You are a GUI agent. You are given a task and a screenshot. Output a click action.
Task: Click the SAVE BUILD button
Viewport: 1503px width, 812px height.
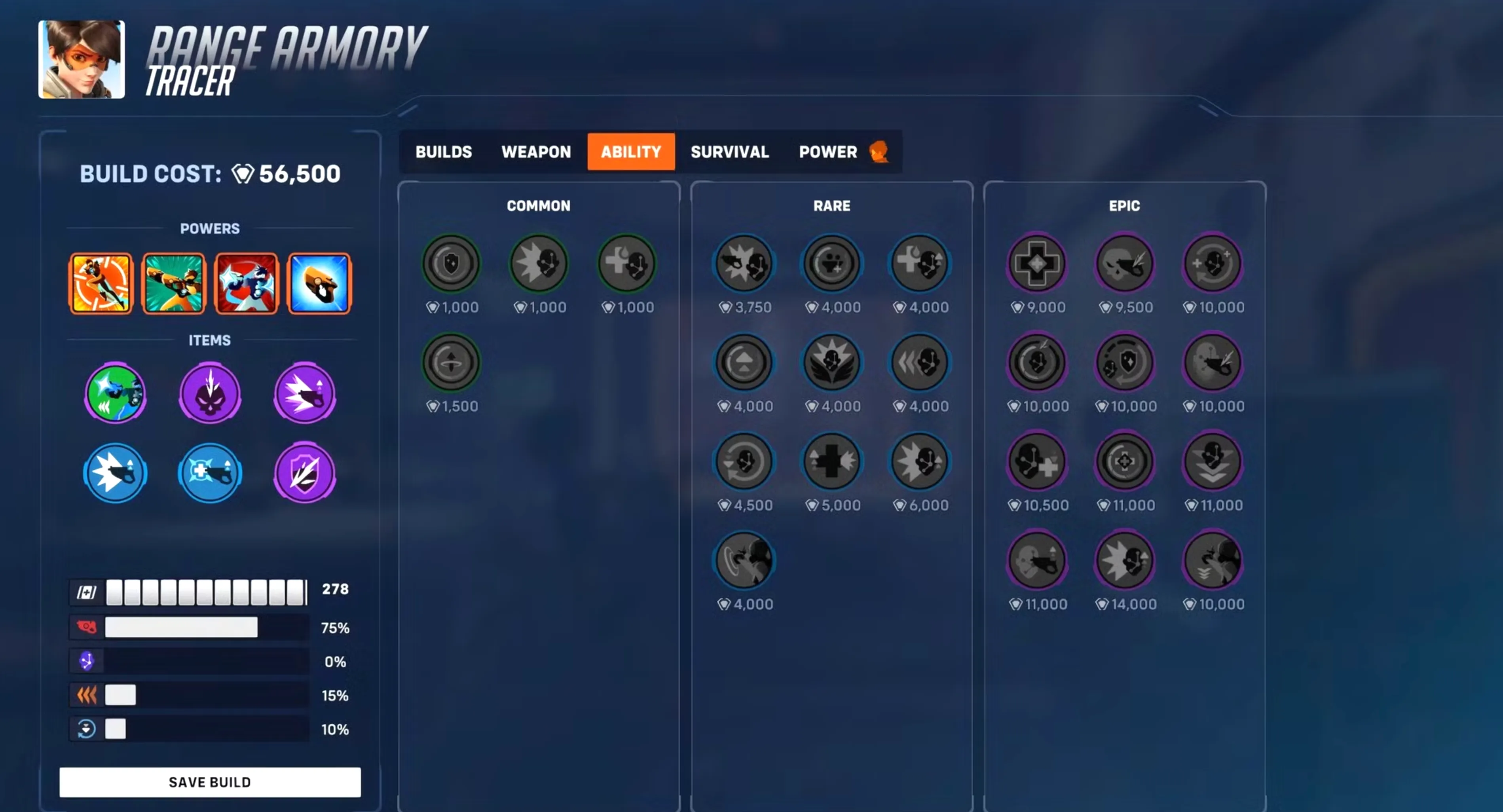(x=209, y=781)
